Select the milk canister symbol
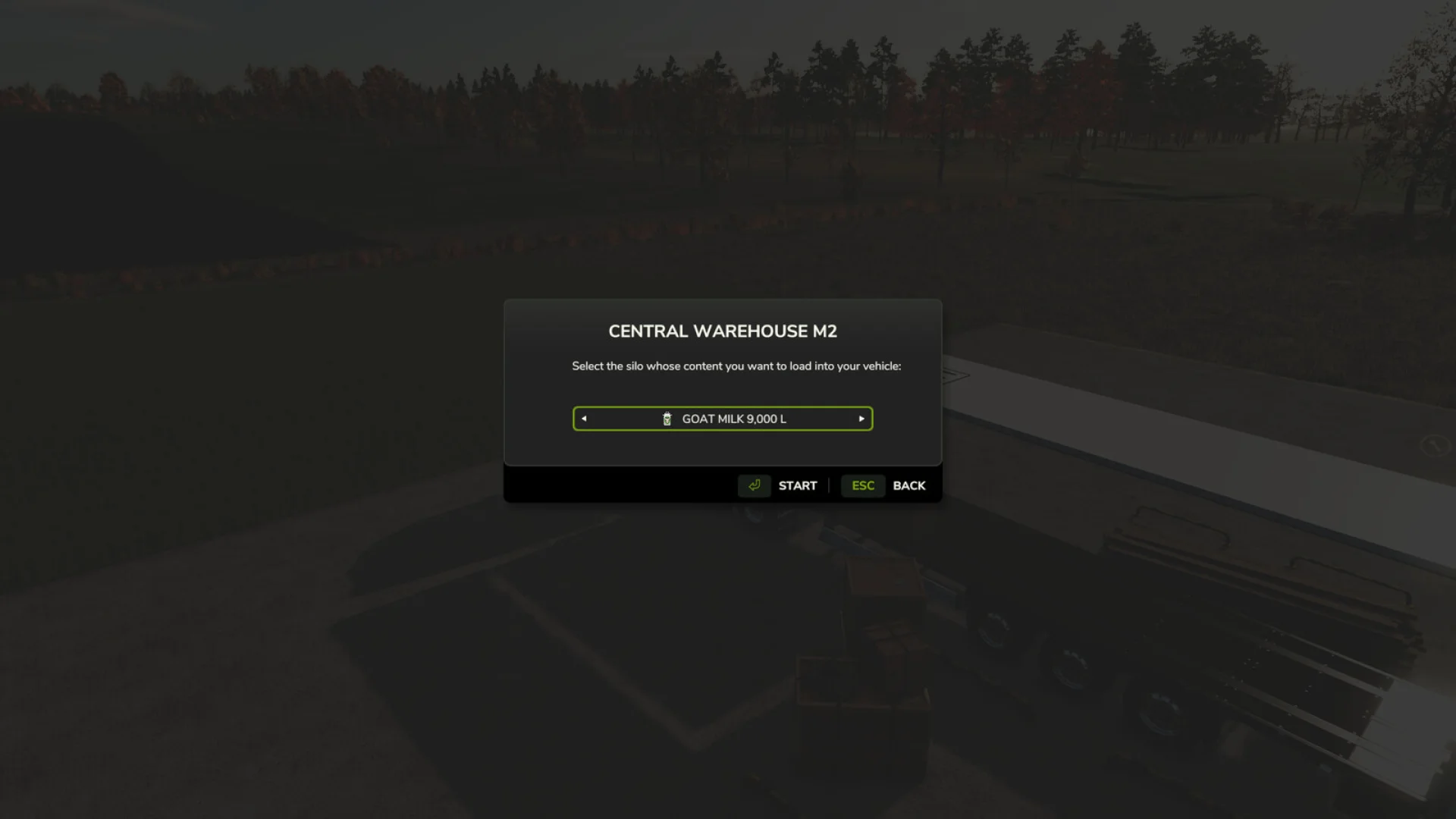Screen dimensions: 1456x819 point(667,418)
